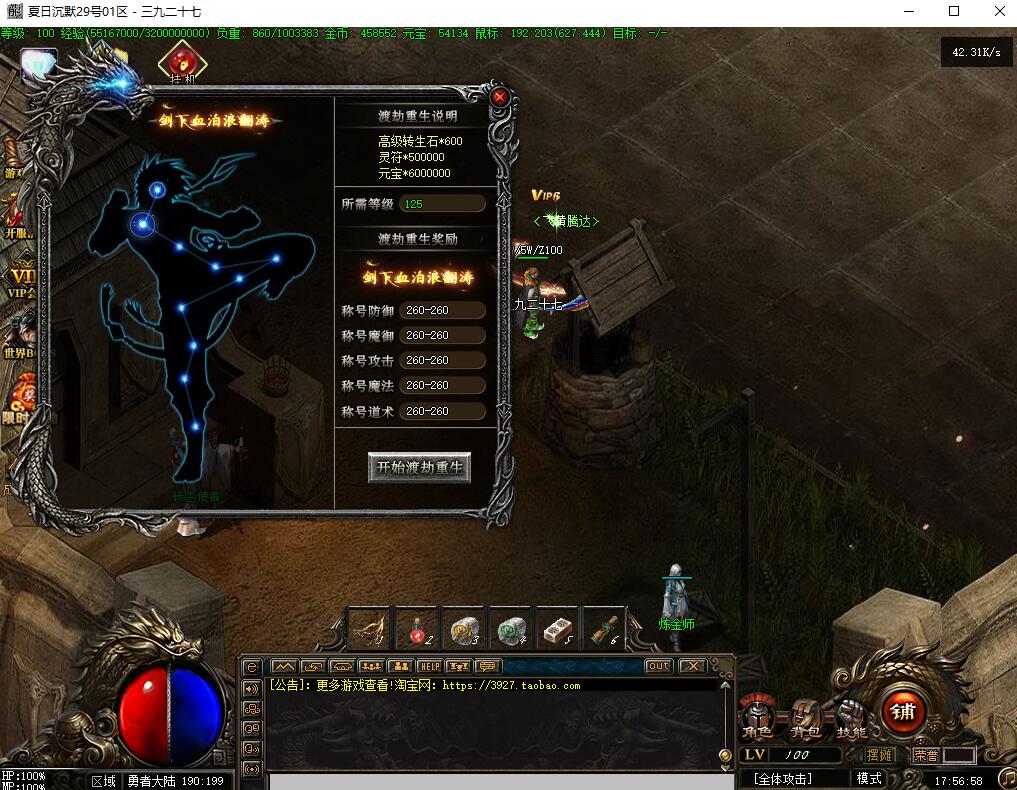The image size is (1017, 790).
Task: Open the 世界BOSS side menu icon
Action: tap(18, 340)
